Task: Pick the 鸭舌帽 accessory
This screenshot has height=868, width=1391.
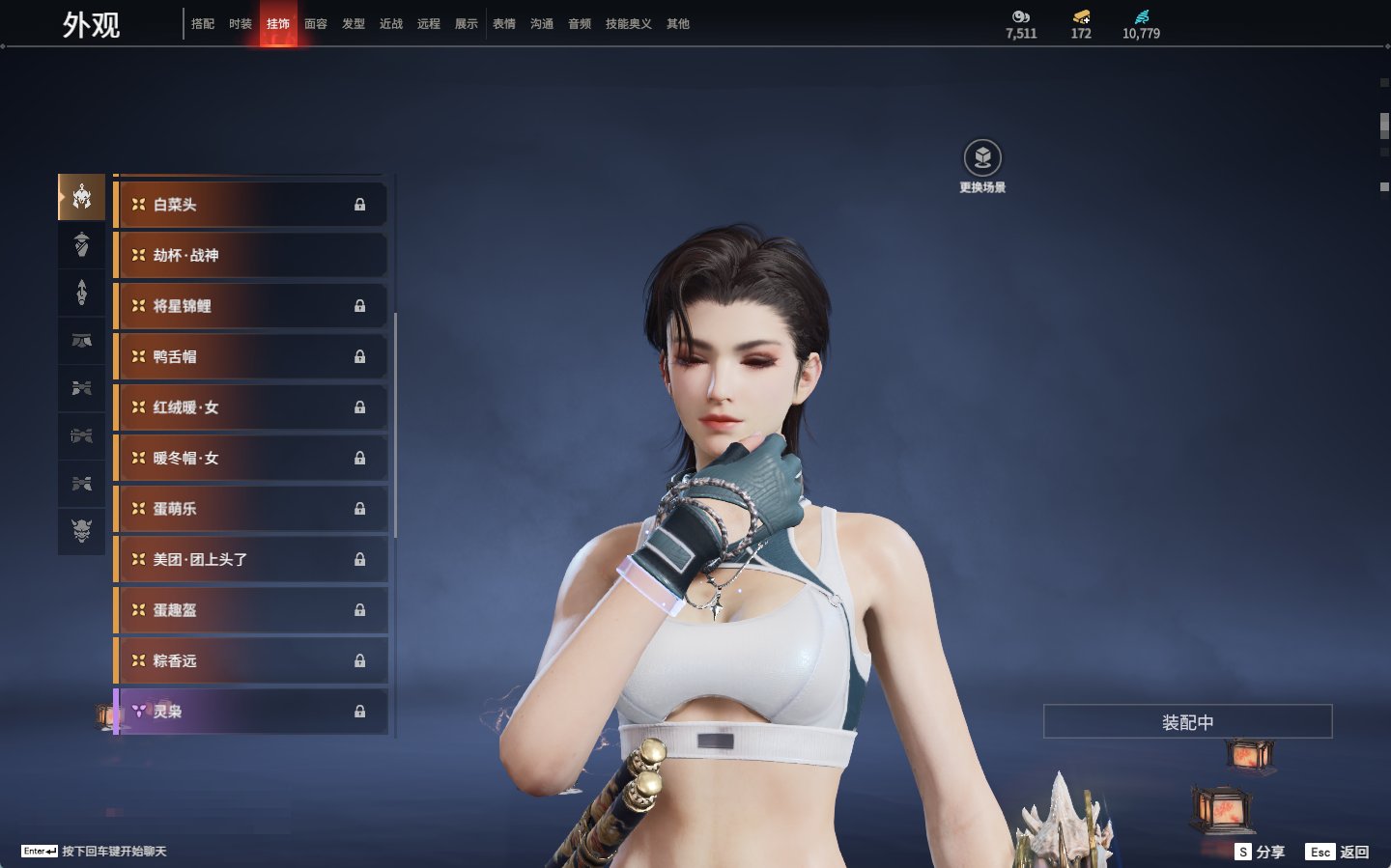Action: click(251, 357)
